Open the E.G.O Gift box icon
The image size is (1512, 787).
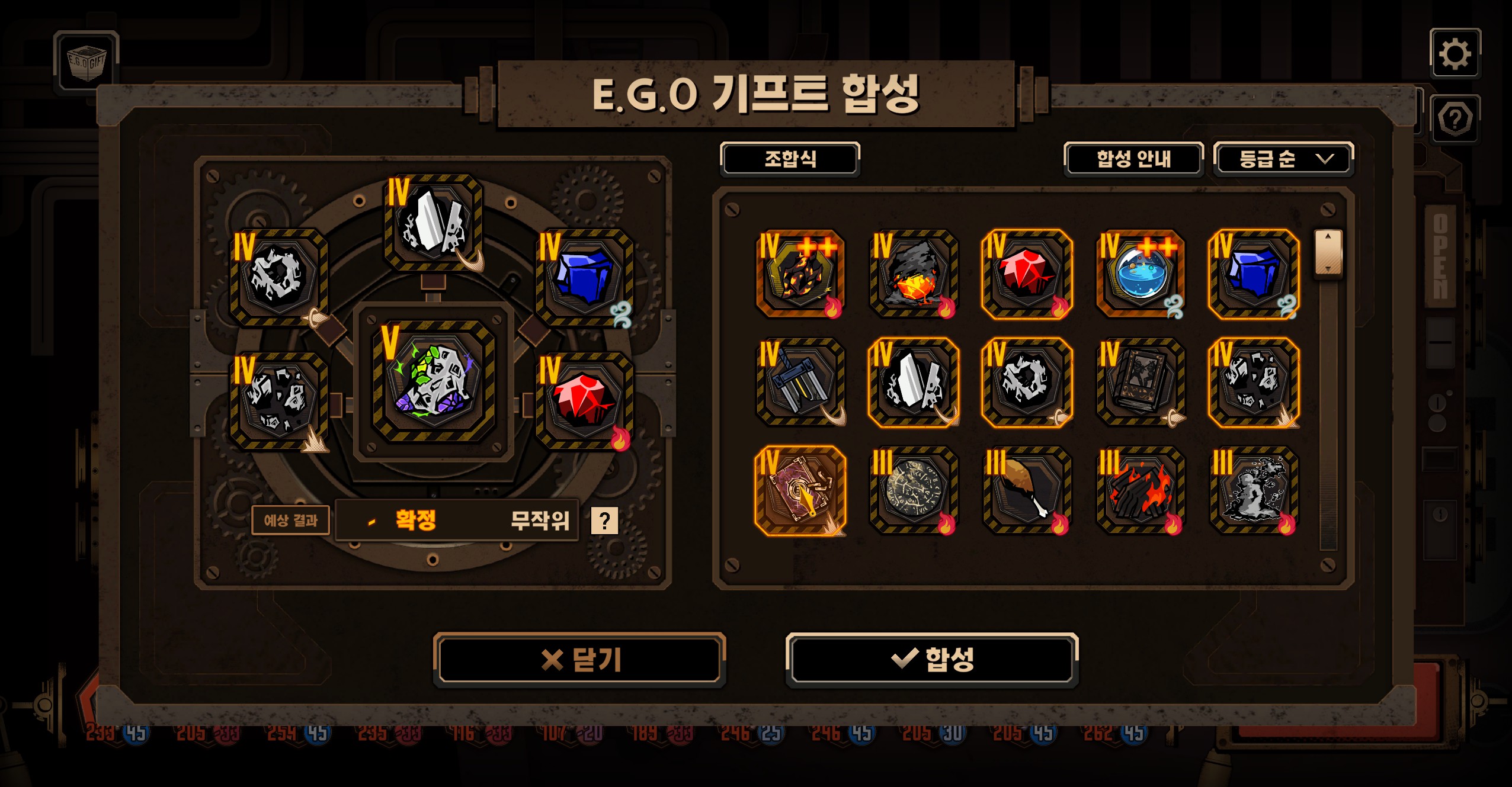(87, 63)
